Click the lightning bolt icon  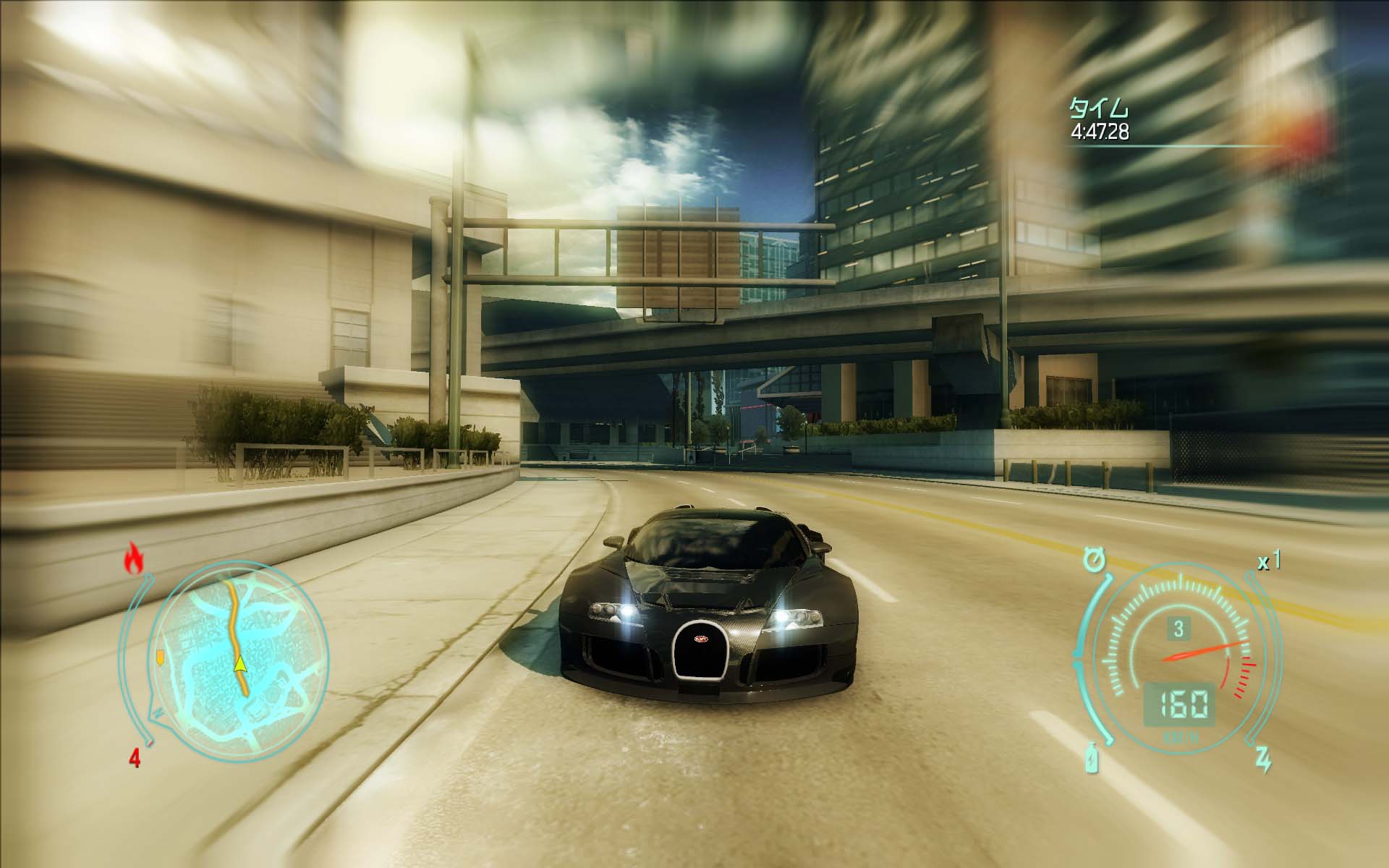[x=1262, y=759]
